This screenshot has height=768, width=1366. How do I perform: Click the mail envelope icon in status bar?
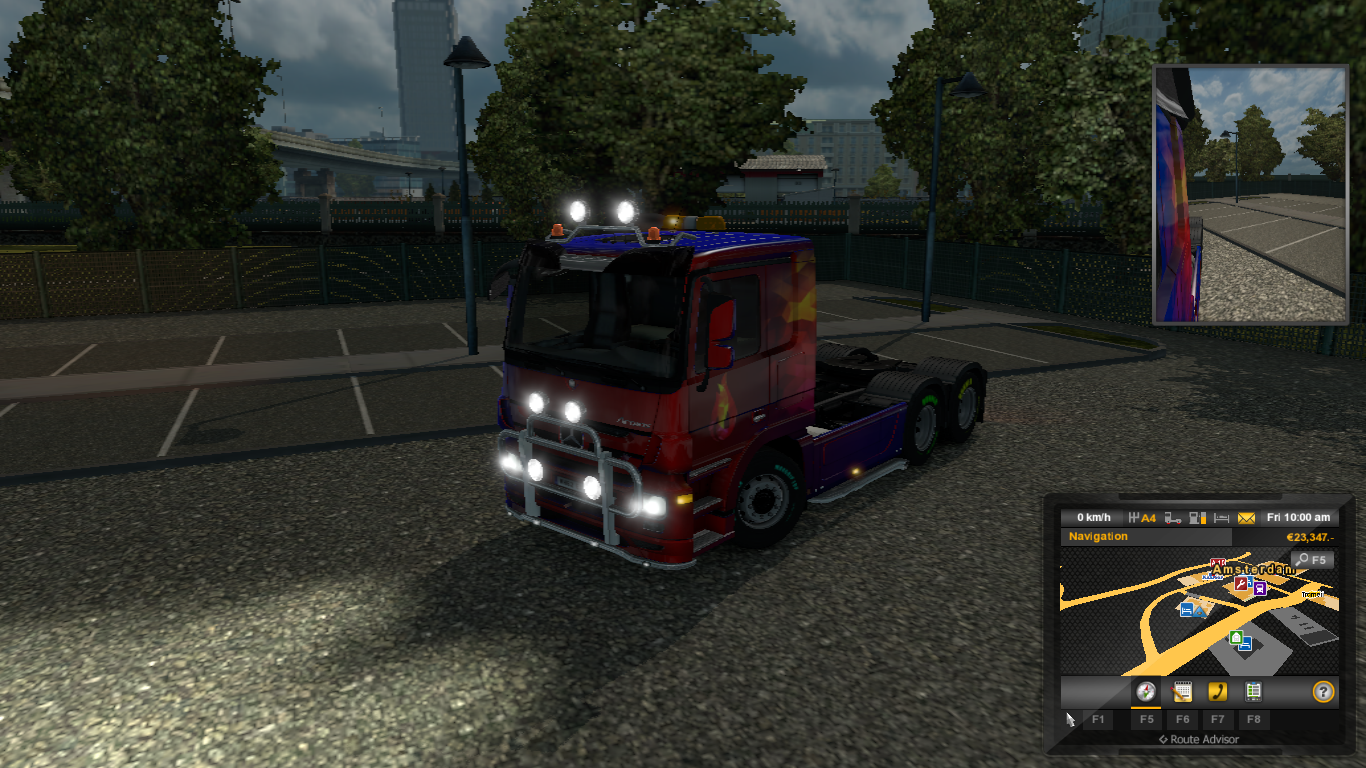1247,517
